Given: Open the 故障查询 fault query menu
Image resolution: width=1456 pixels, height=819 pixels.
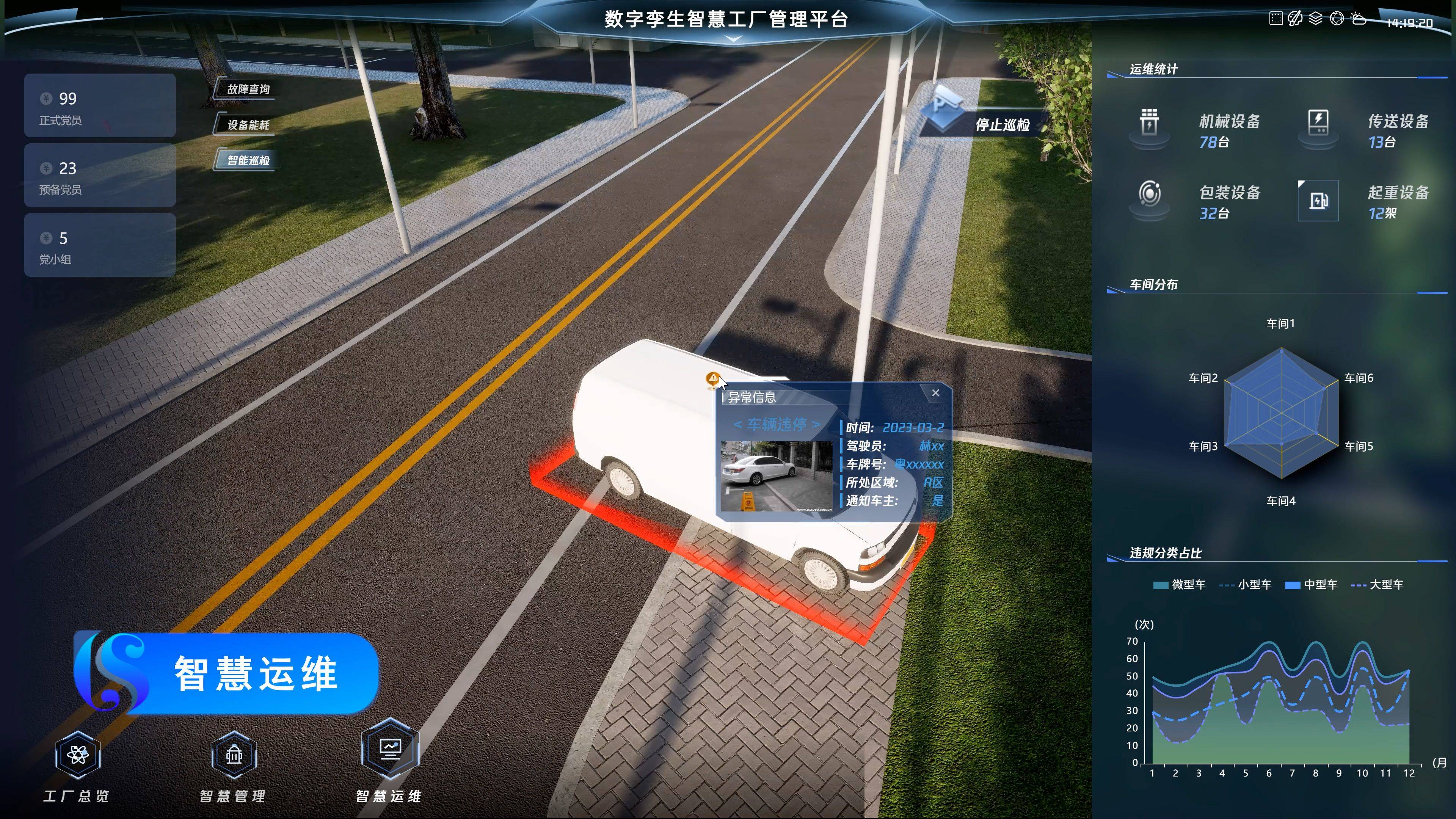Looking at the screenshot, I should [x=248, y=89].
